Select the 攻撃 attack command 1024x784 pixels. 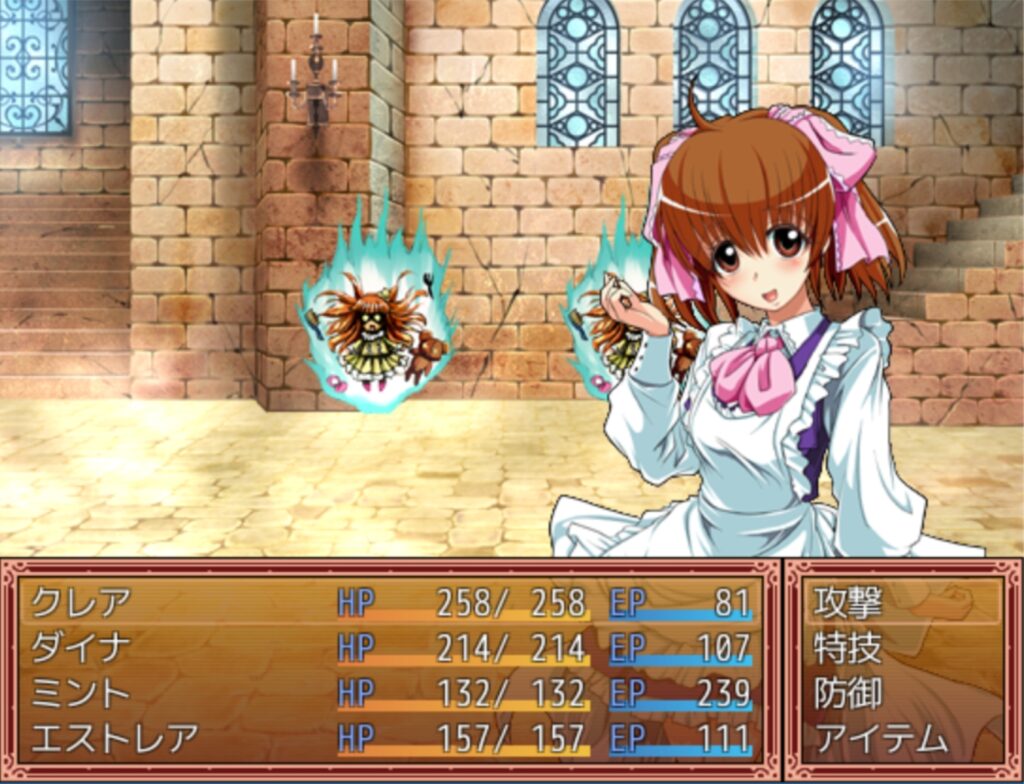click(848, 603)
